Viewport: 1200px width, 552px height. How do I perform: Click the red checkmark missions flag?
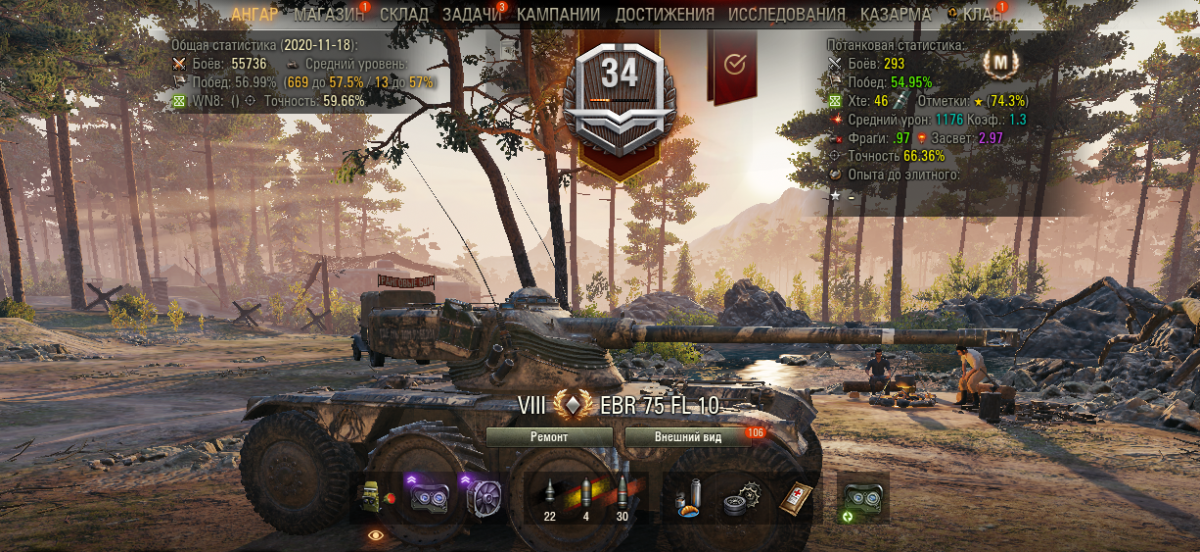pyautogui.click(x=734, y=63)
